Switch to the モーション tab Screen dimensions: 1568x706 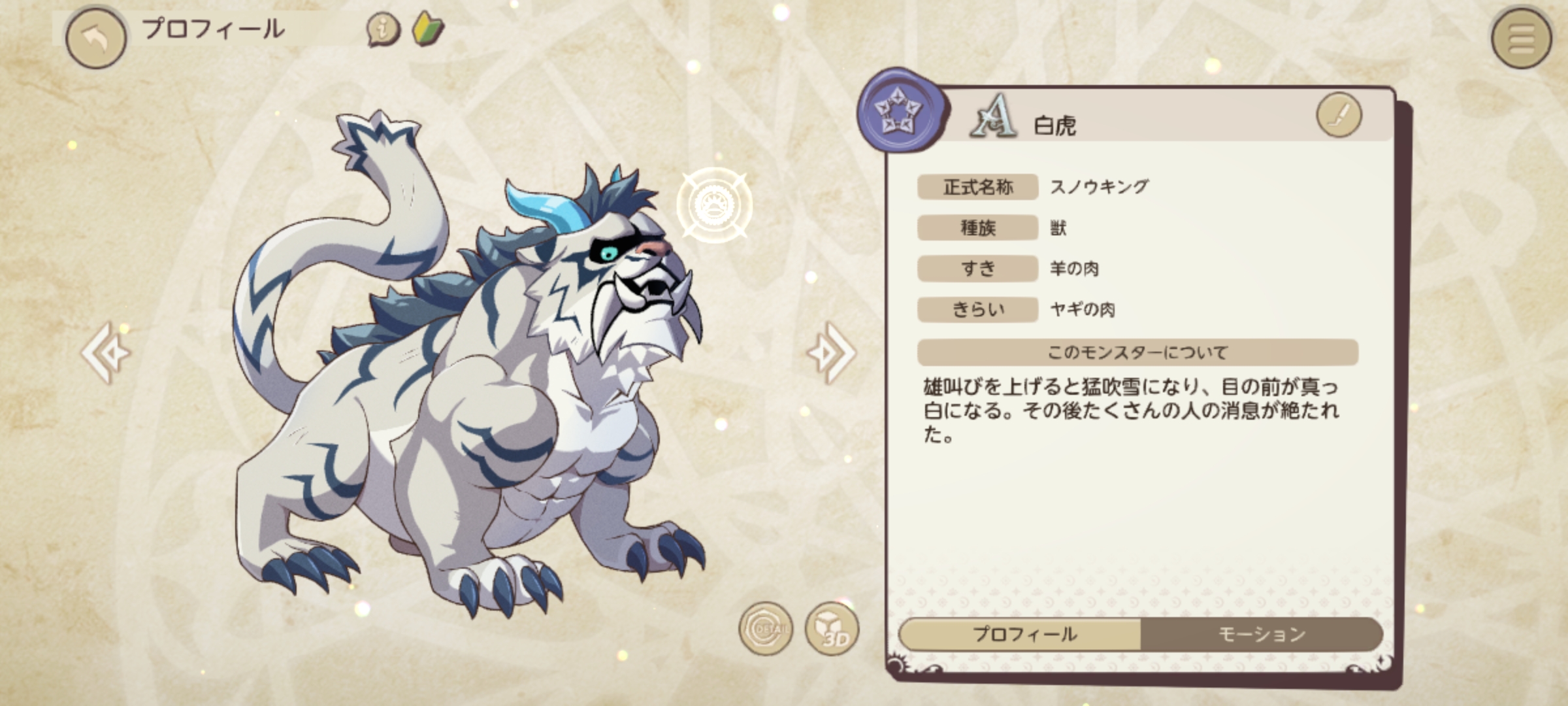pos(1261,634)
